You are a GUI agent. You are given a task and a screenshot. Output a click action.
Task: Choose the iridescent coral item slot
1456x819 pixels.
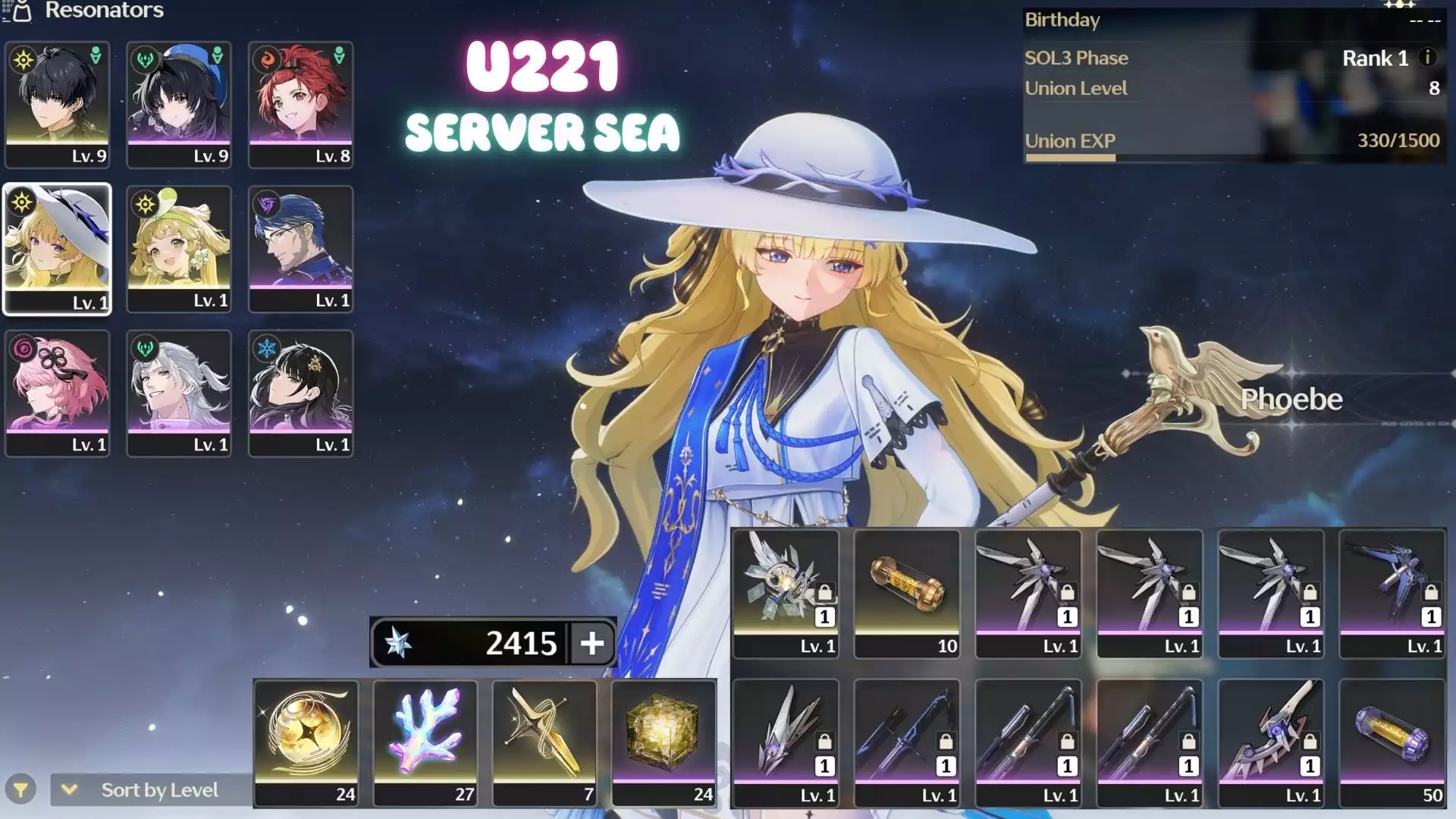pyautogui.click(x=425, y=742)
